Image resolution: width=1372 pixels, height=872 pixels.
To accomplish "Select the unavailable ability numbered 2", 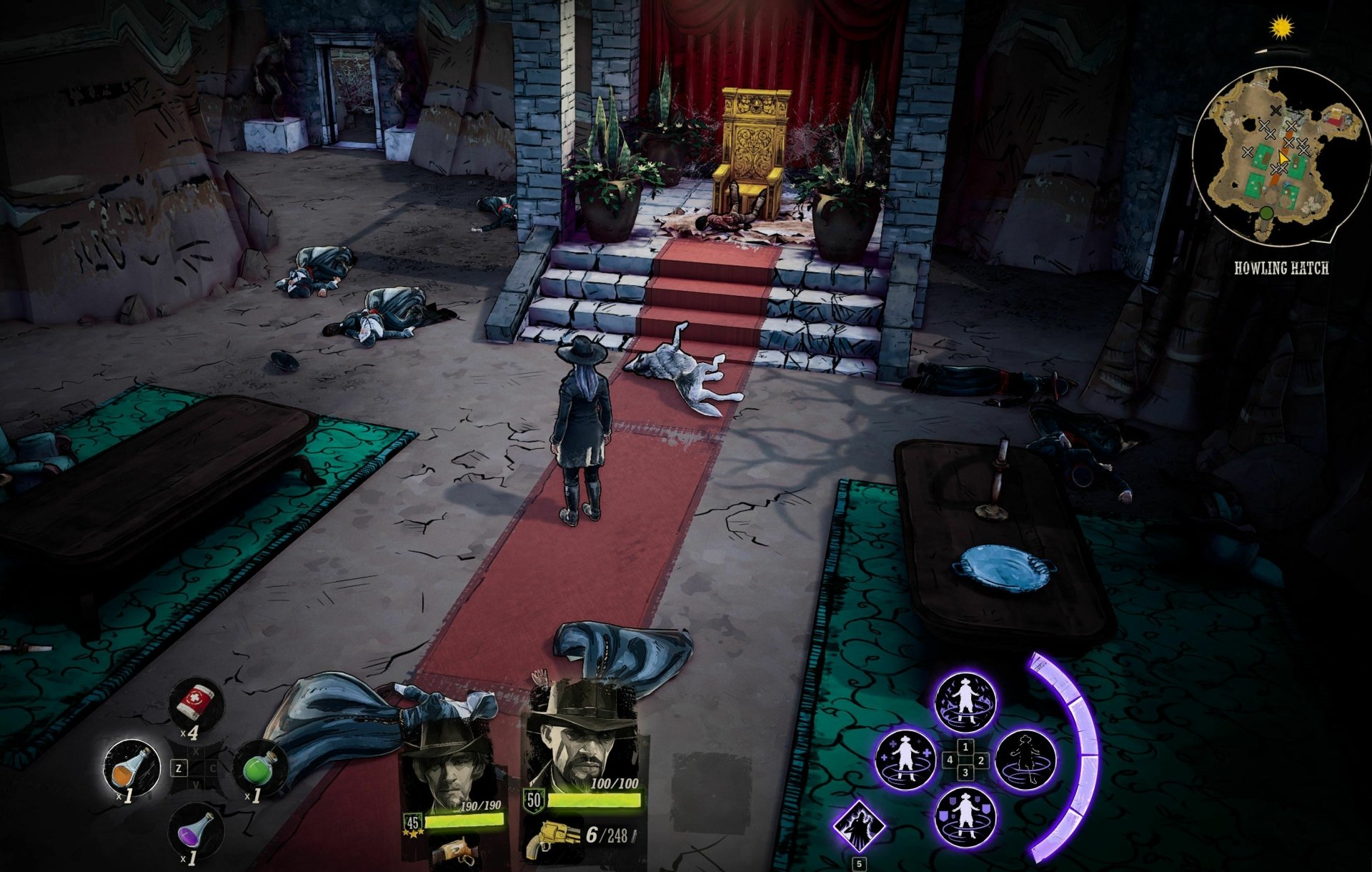I will tap(1025, 760).
